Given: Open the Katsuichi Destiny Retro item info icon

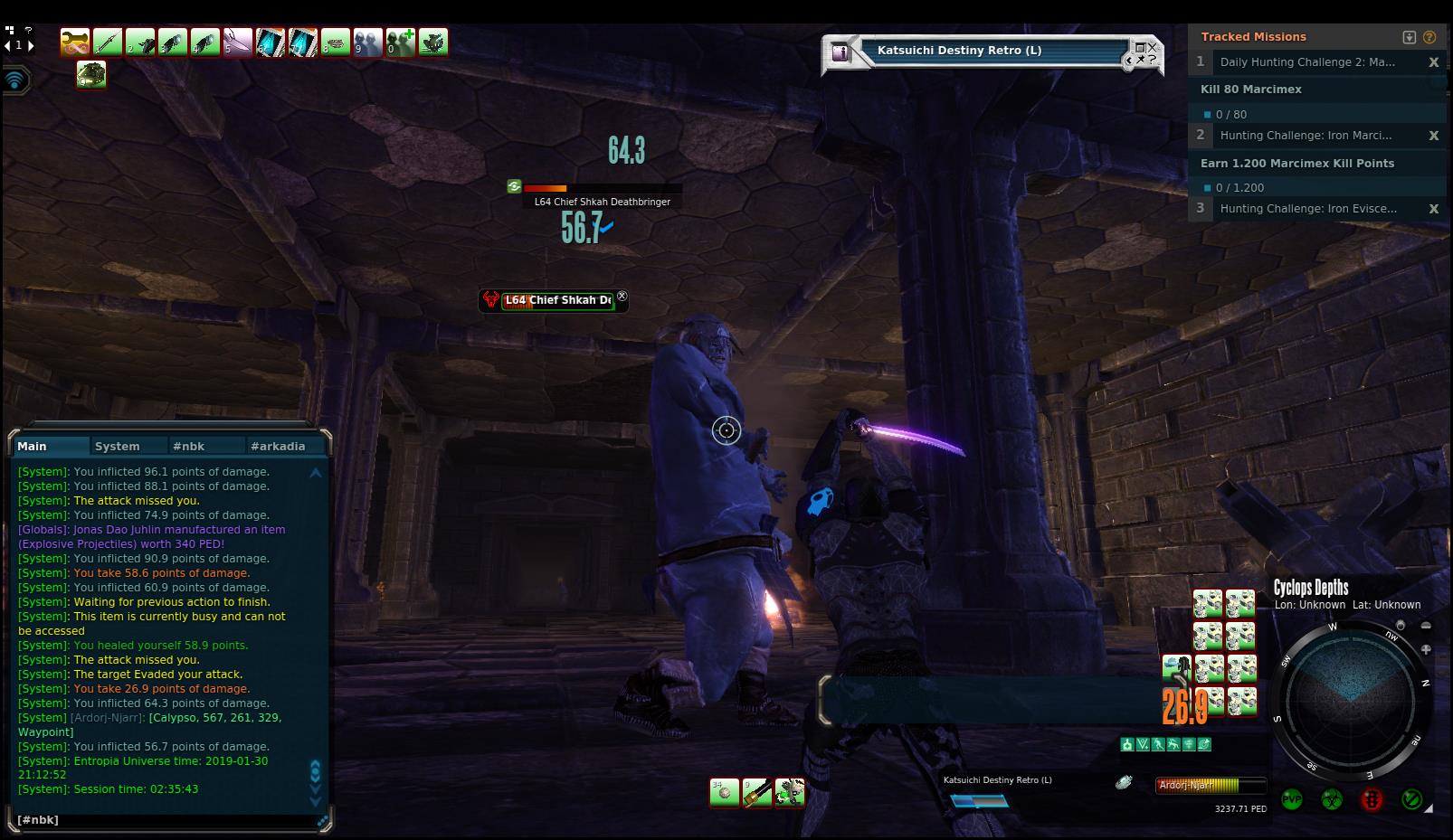Looking at the screenshot, I should click(x=840, y=52).
